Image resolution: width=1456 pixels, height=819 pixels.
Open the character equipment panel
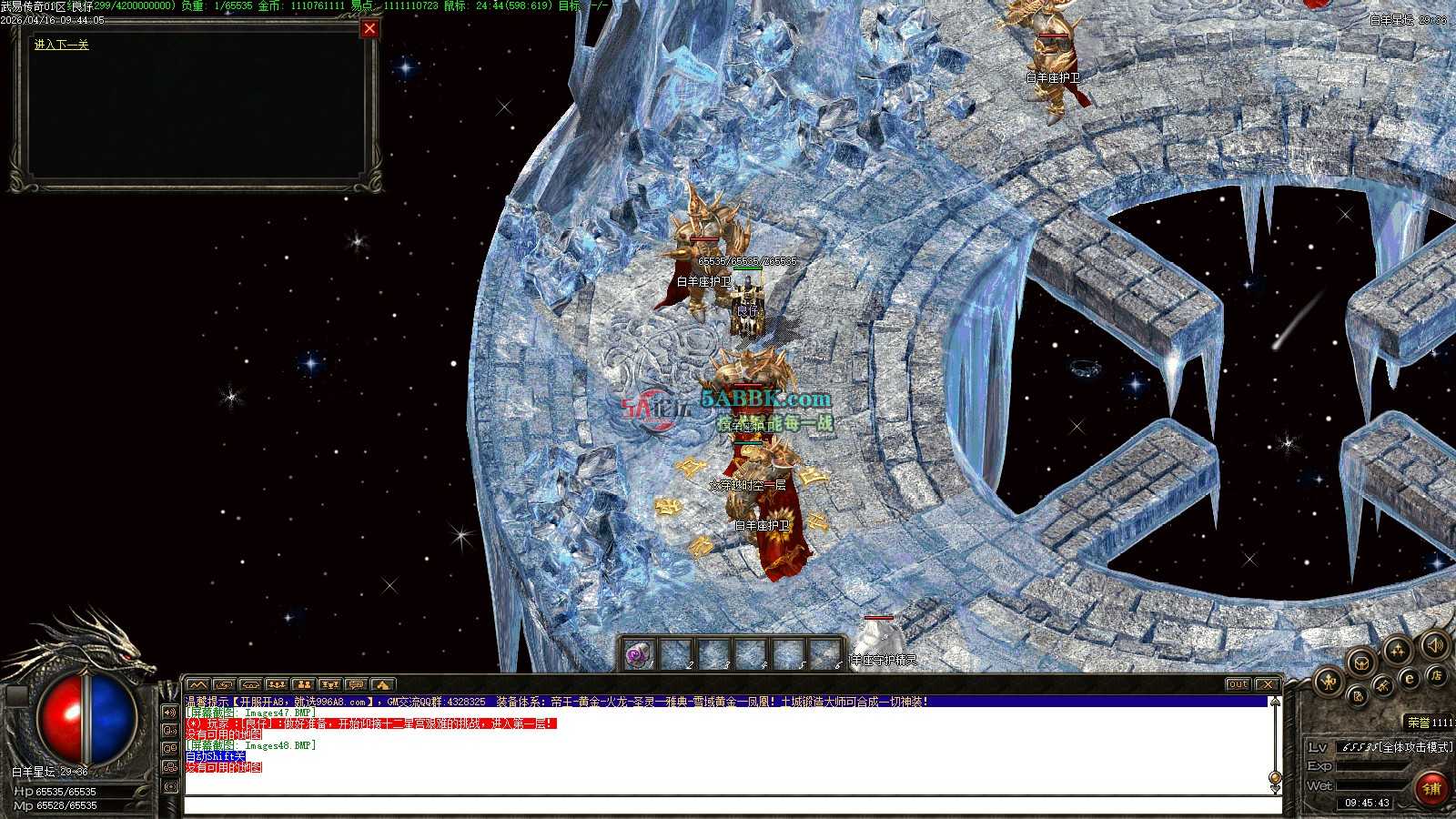(x=1330, y=681)
